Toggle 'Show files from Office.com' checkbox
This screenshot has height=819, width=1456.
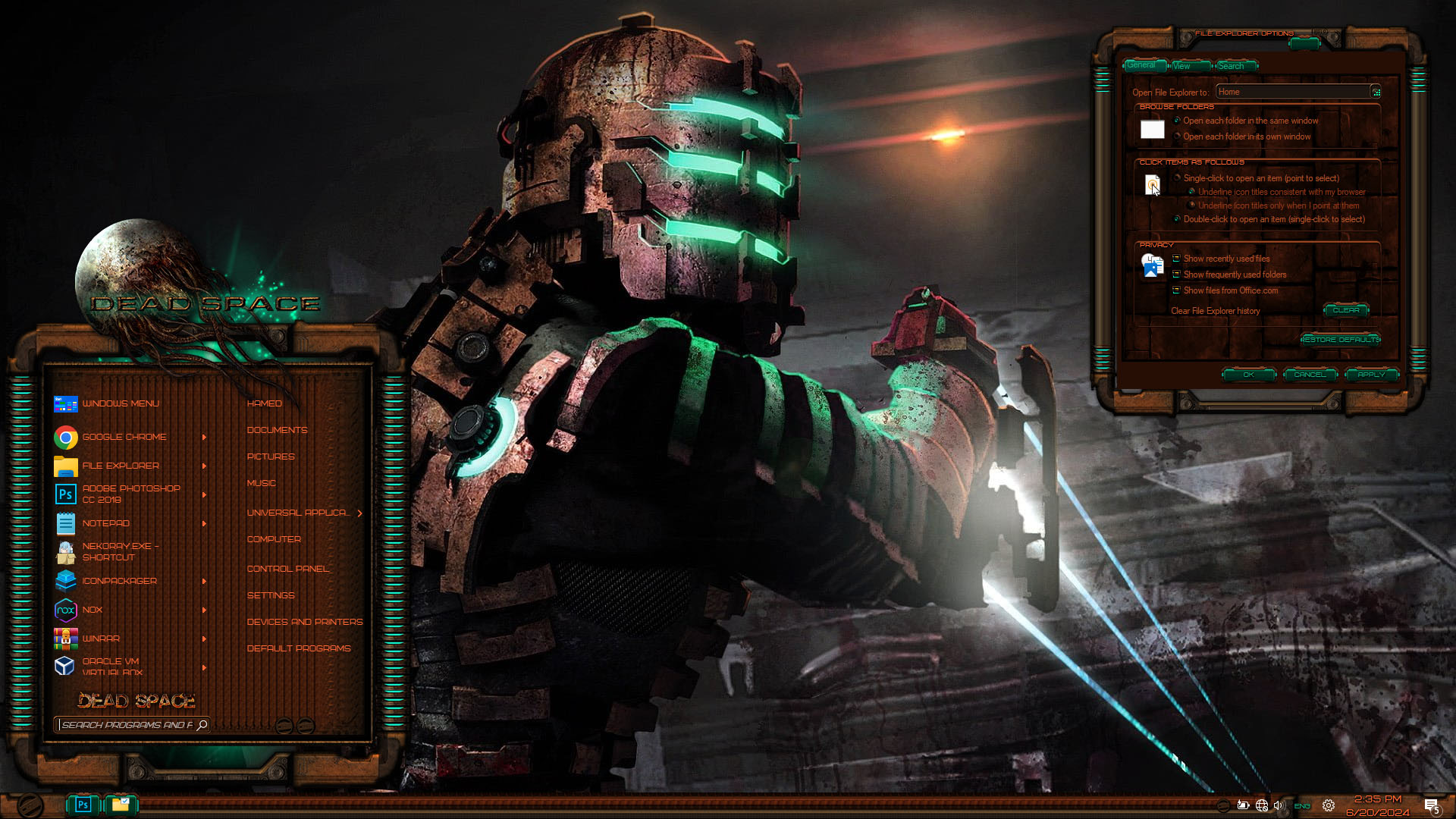point(1176,290)
